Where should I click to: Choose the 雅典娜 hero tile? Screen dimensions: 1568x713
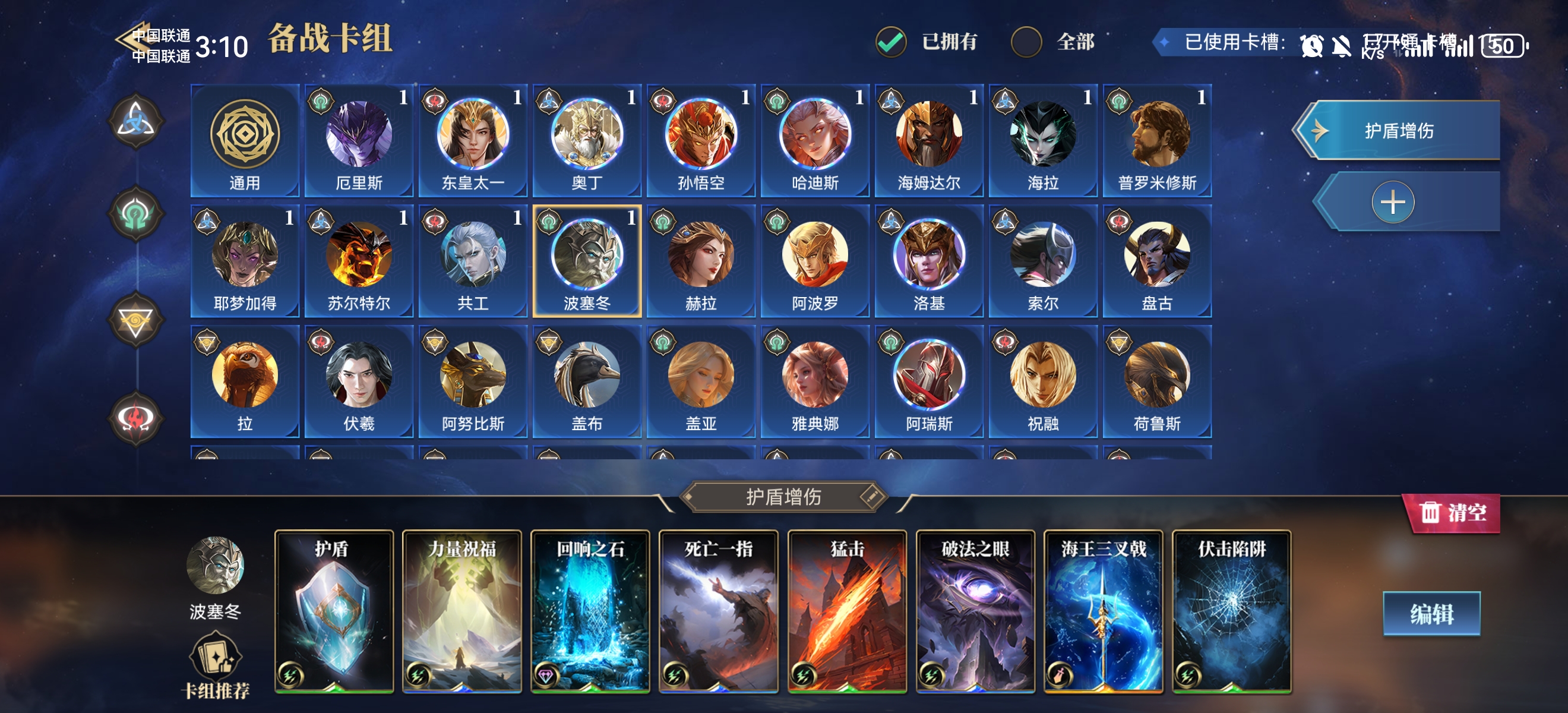[815, 382]
